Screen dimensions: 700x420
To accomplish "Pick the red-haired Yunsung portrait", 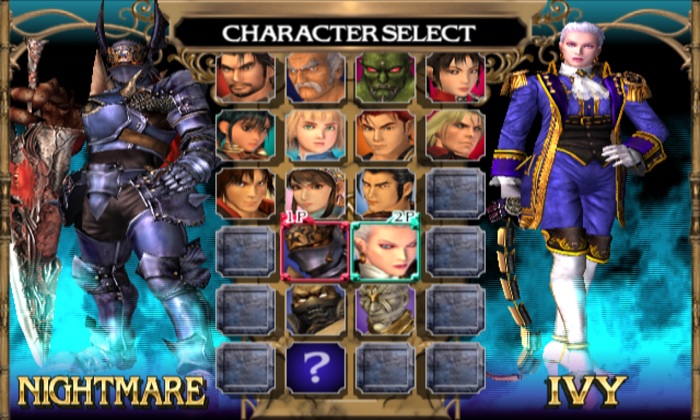I will (385, 135).
